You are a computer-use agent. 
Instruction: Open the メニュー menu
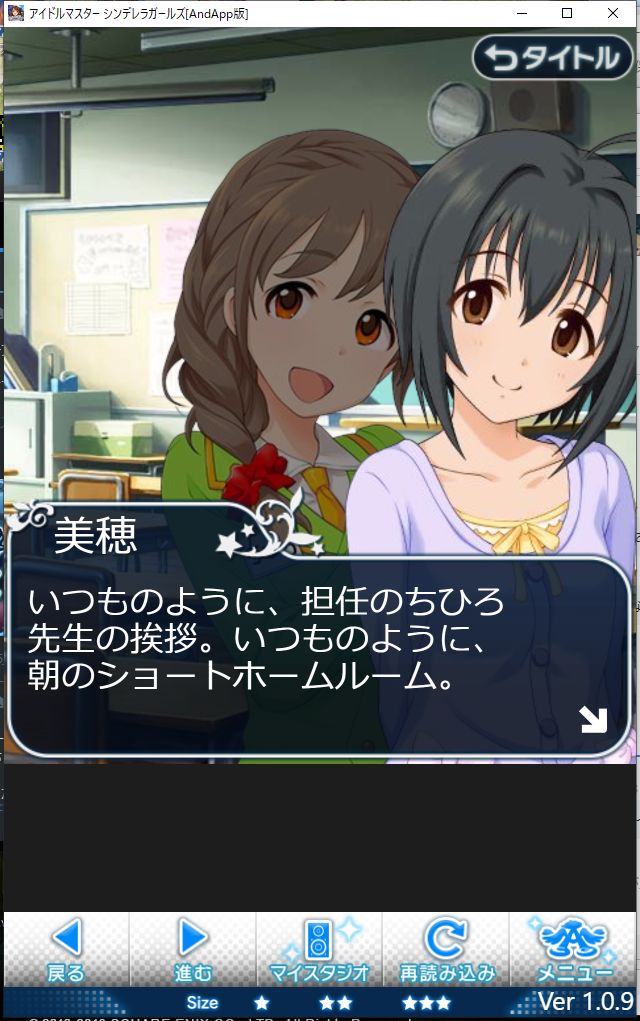574,950
